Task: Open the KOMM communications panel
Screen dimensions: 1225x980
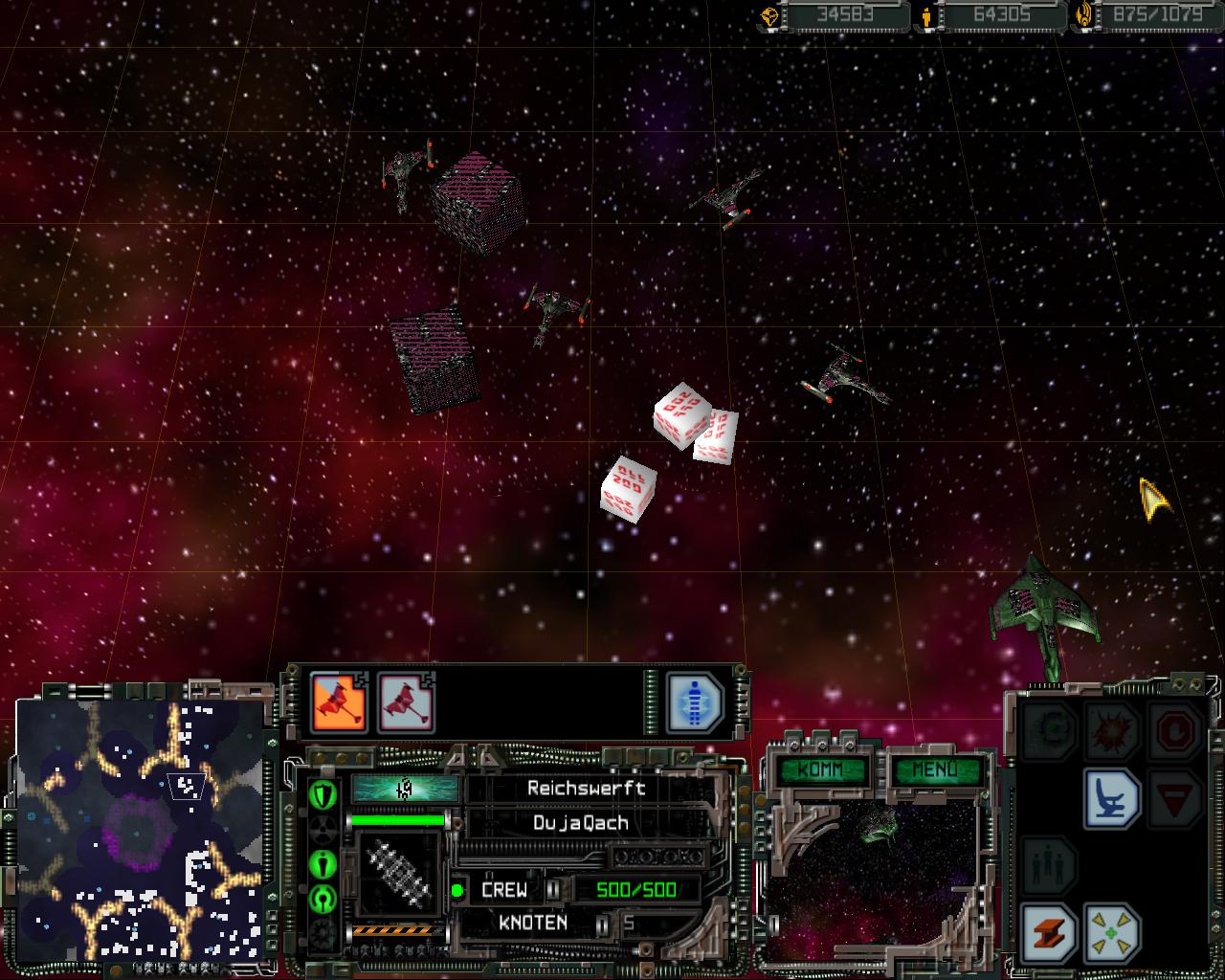Action: click(x=820, y=769)
